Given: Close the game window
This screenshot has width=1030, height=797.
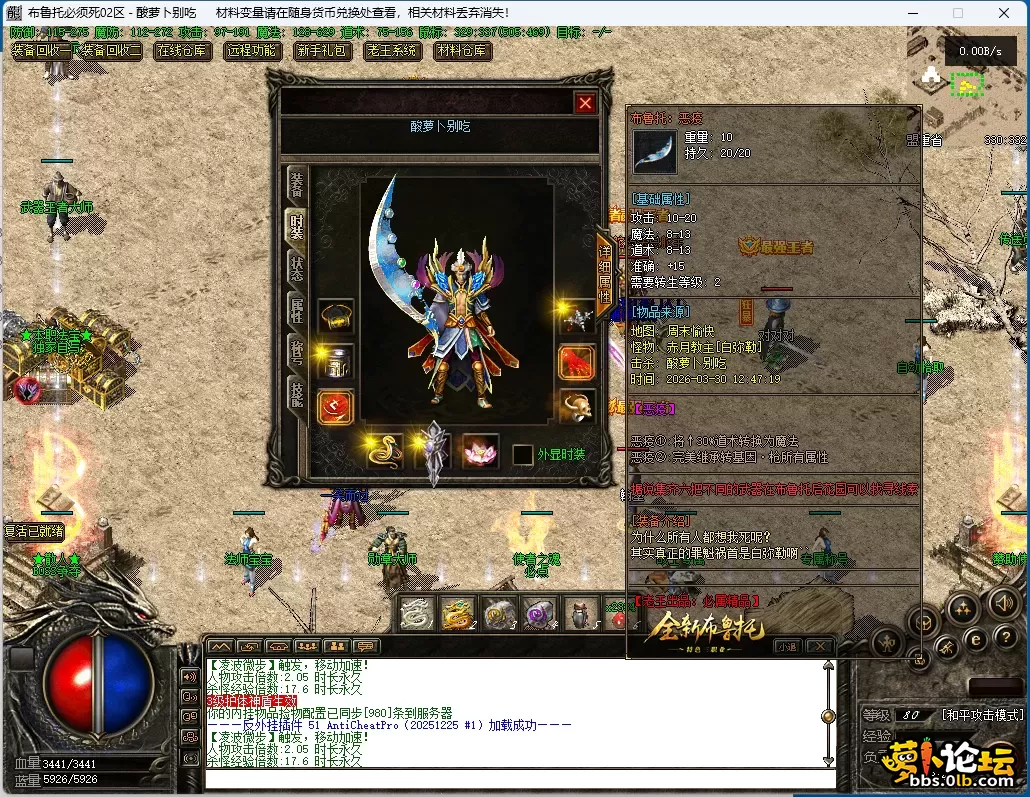Looking at the screenshot, I should click(1003, 13).
